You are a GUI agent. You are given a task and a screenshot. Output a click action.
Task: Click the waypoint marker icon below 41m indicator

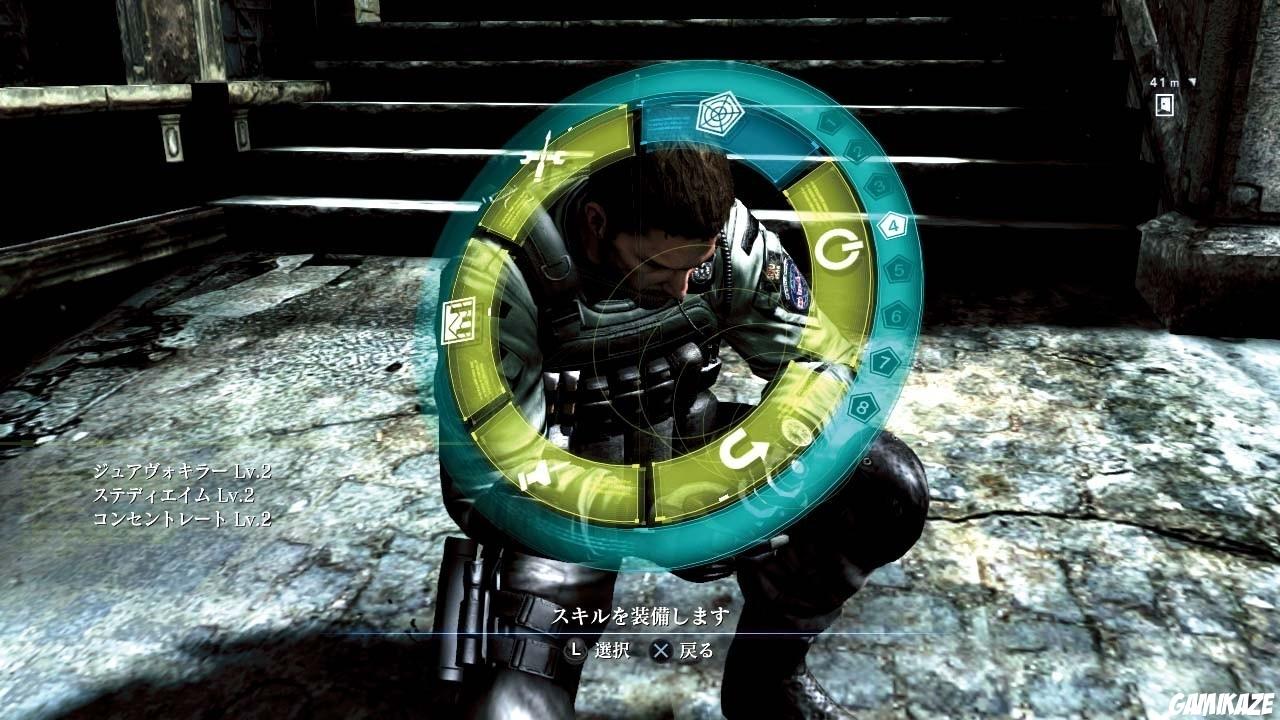[1163, 104]
